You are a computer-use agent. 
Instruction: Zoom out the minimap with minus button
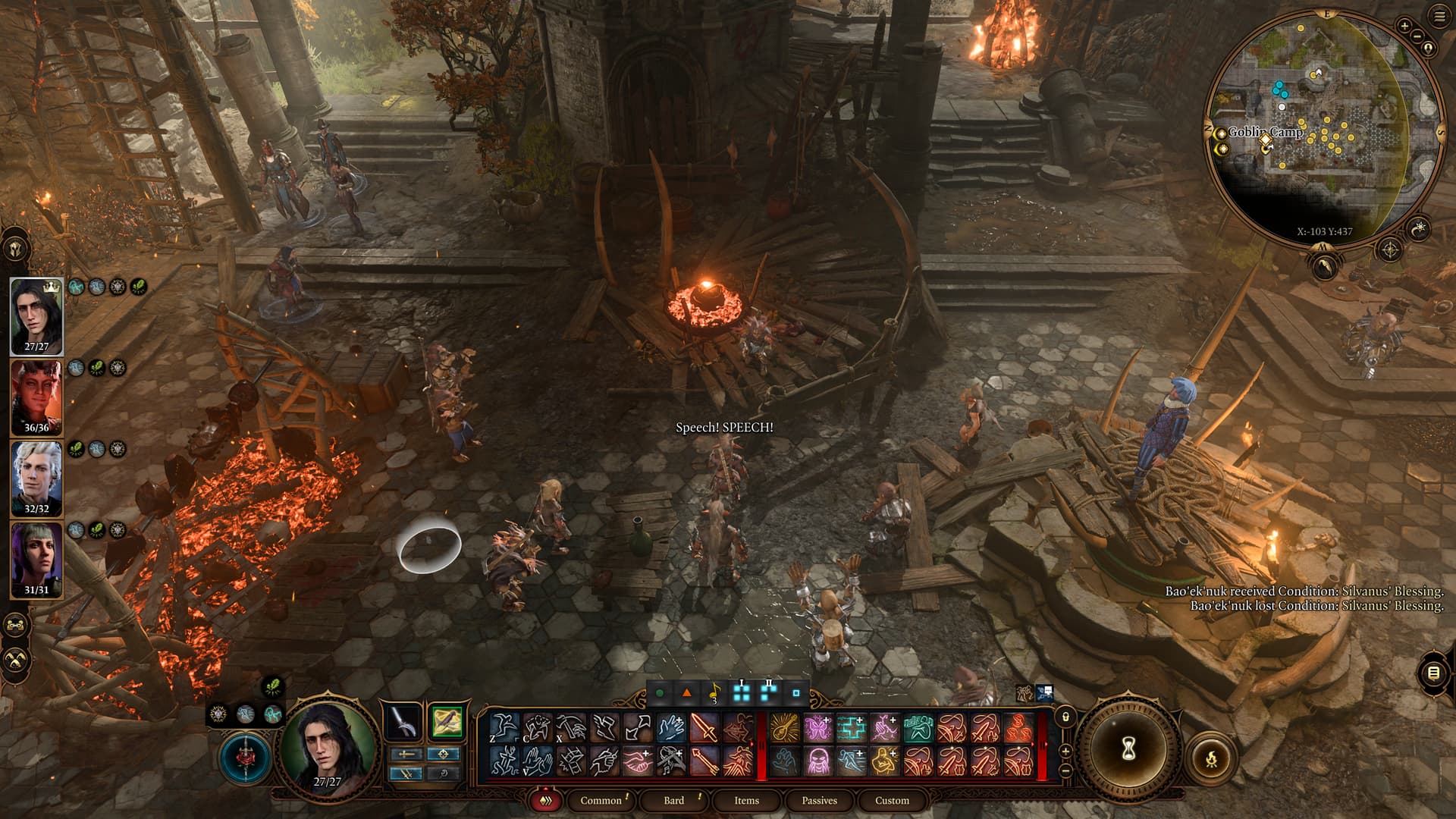click(1417, 37)
